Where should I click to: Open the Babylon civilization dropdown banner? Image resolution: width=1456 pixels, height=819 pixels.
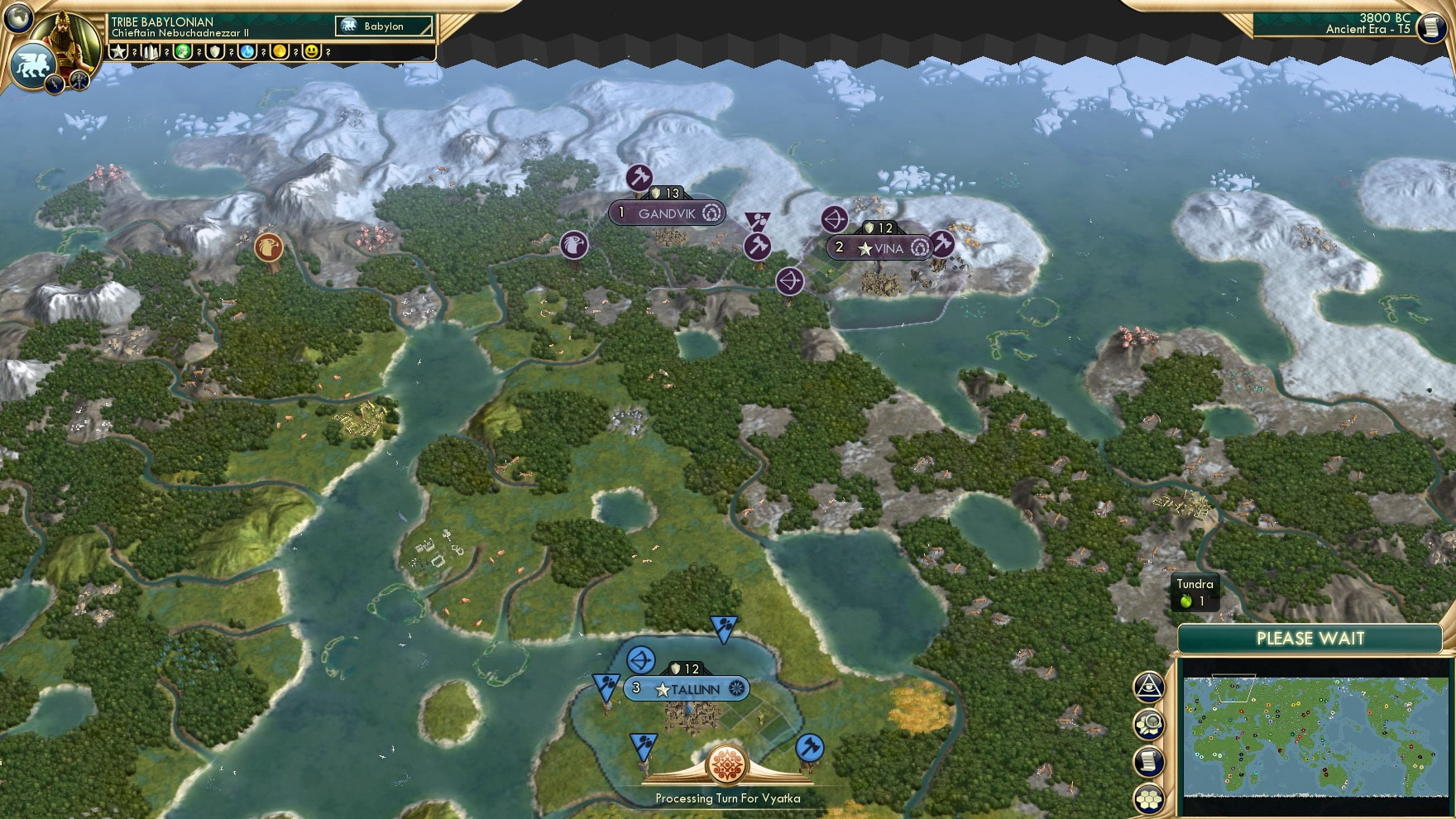pyautogui.click(x=383, y=26)
